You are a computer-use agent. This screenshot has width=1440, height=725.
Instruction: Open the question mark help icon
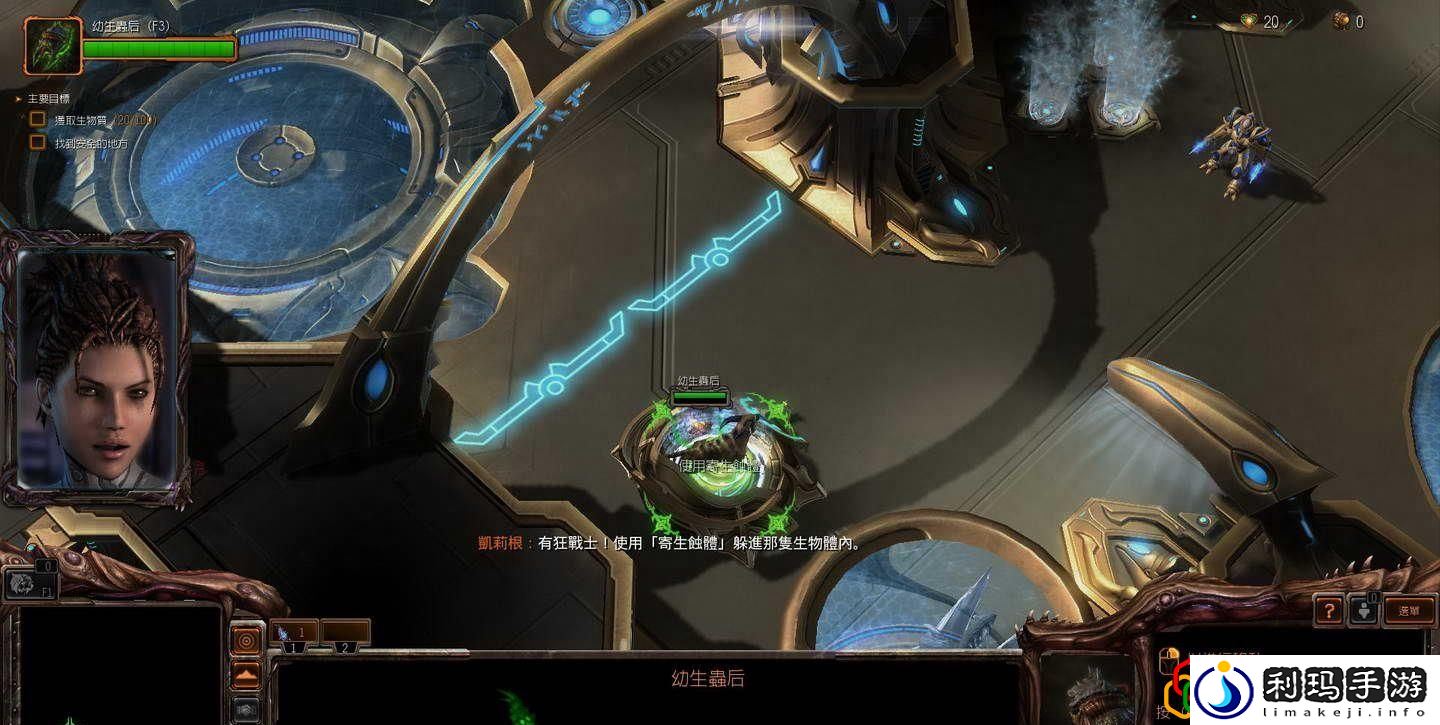coord(1330,611)
